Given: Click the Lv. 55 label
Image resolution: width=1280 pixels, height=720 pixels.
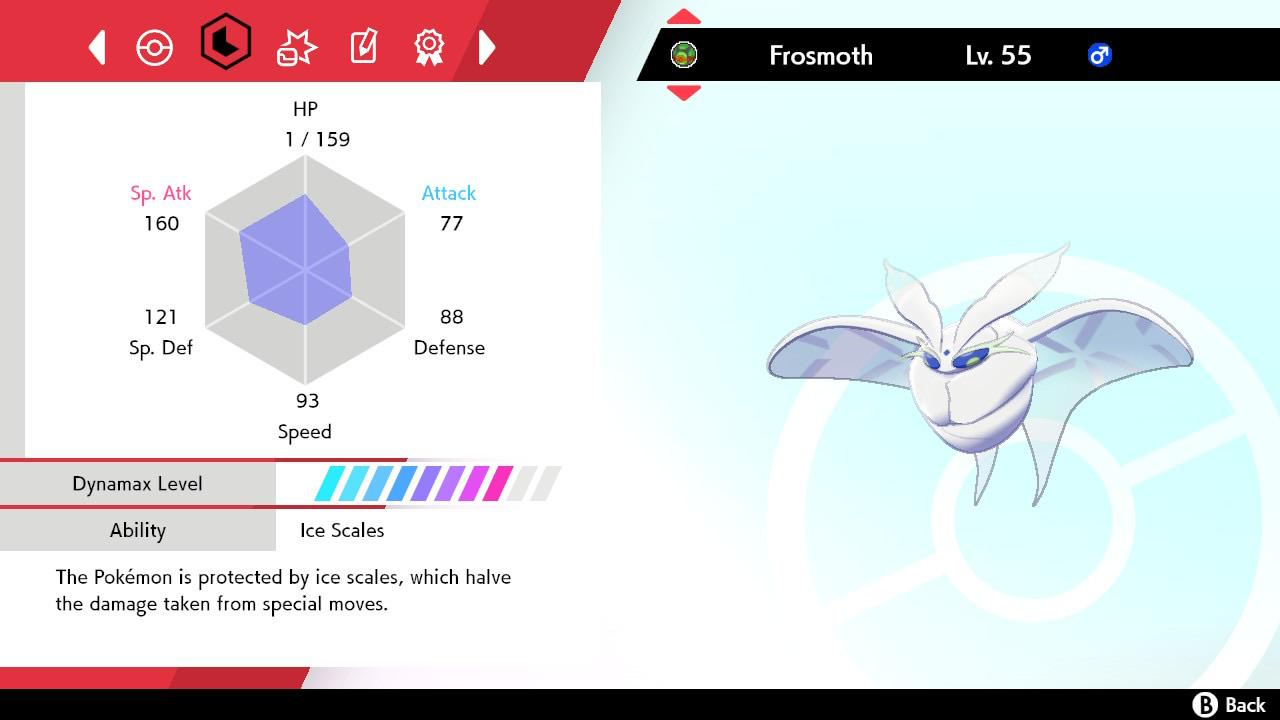Looking at the screenshot, I should [997, 56].
